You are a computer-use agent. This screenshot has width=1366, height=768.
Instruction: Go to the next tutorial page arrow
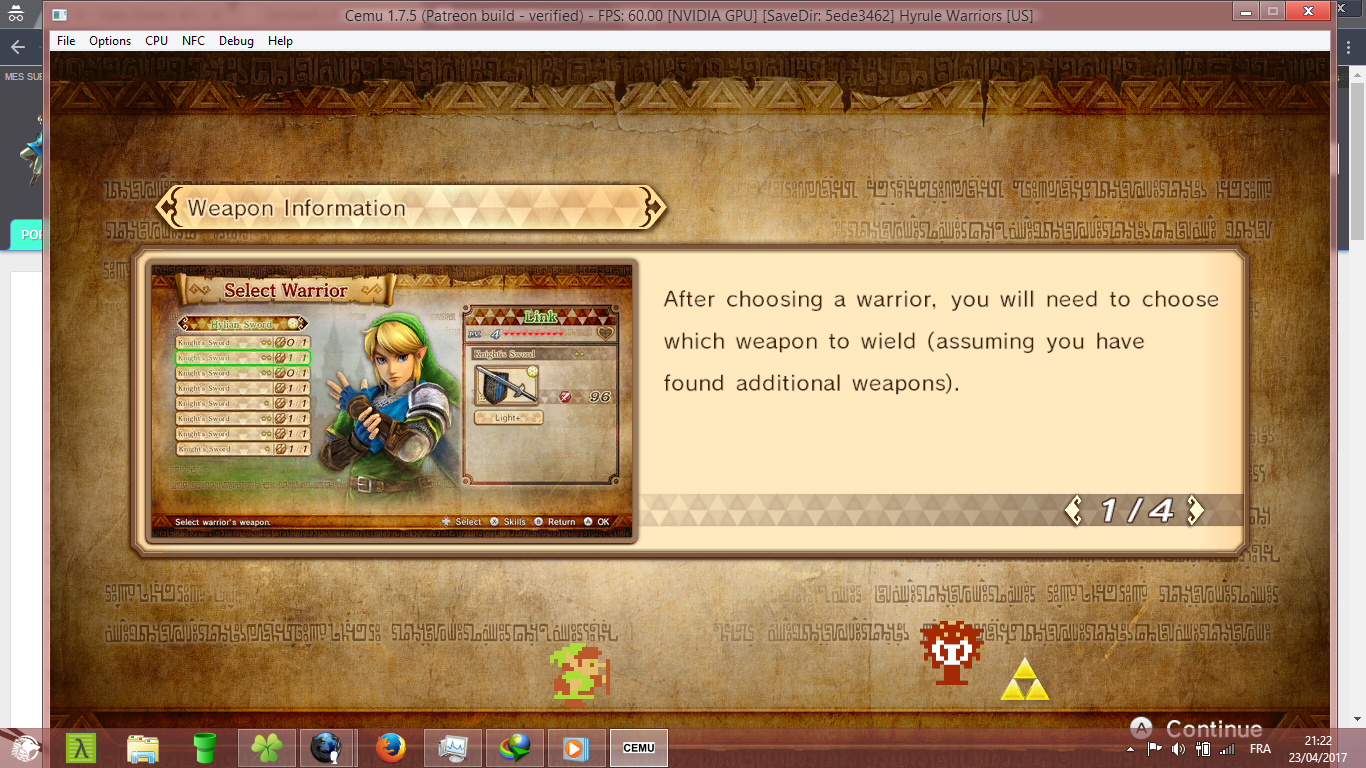point(1195,511)
